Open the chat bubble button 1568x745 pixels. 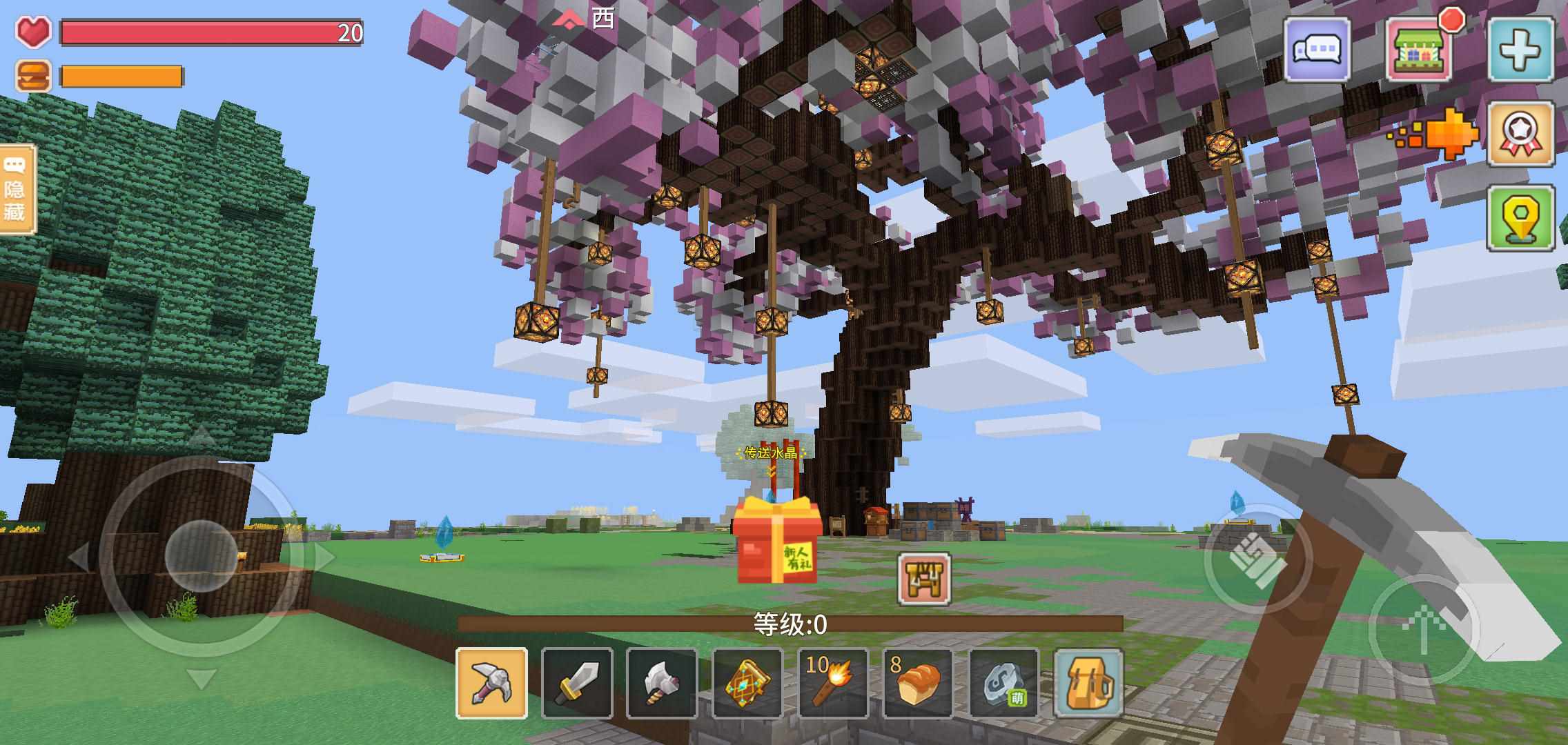tap(1317, 50)
